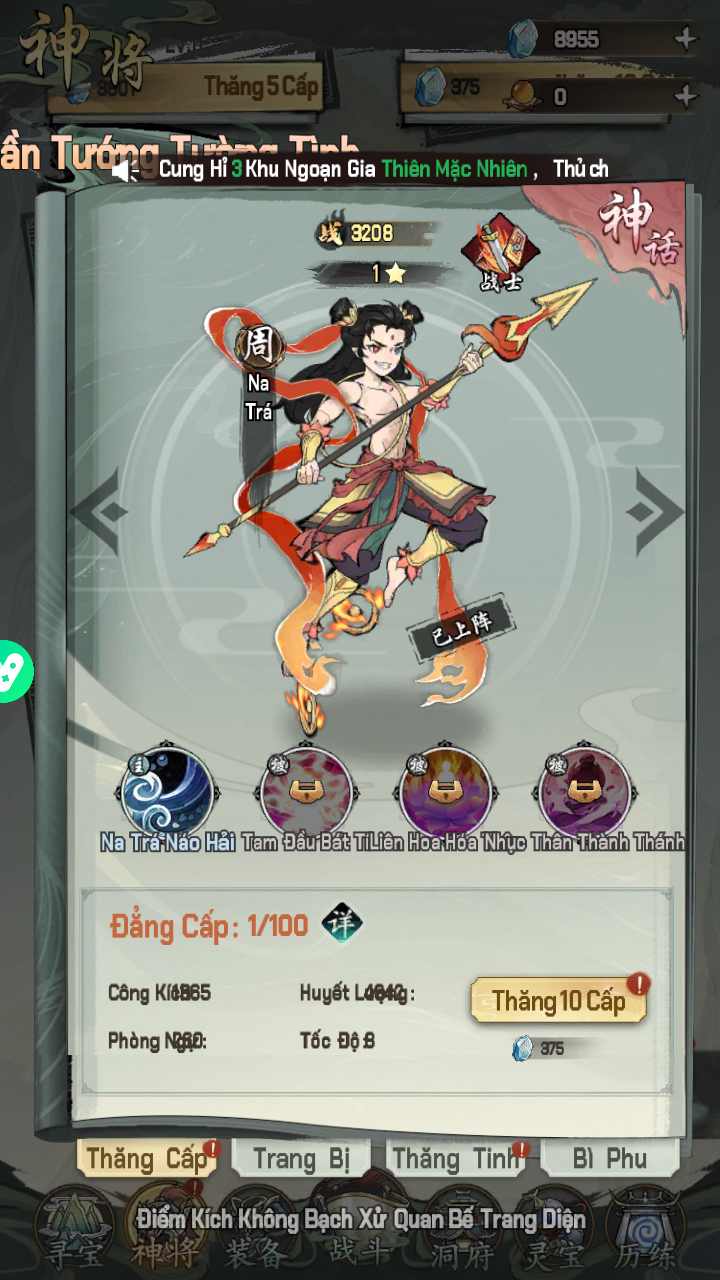Add orange orb currency with plus button
Image resolution: width=720 pixels, height=1280 pixels.
point(686,96)
